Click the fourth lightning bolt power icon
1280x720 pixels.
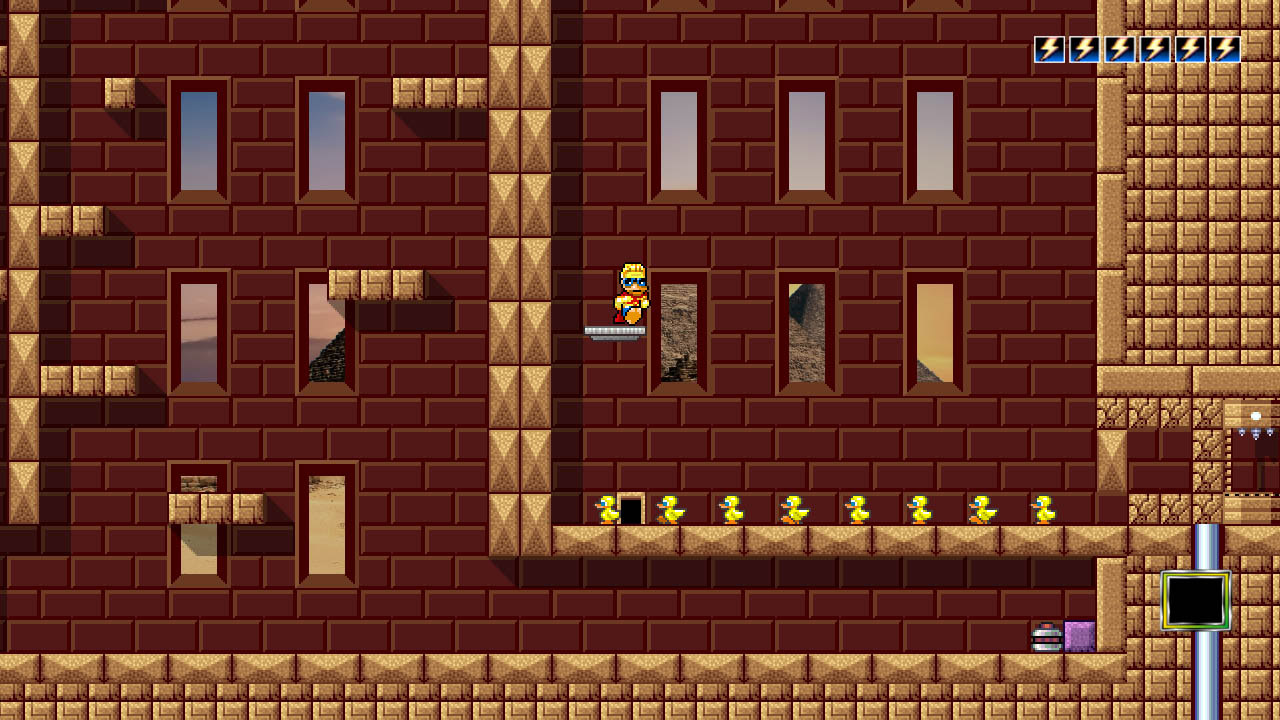click(x=1155, y=48)
